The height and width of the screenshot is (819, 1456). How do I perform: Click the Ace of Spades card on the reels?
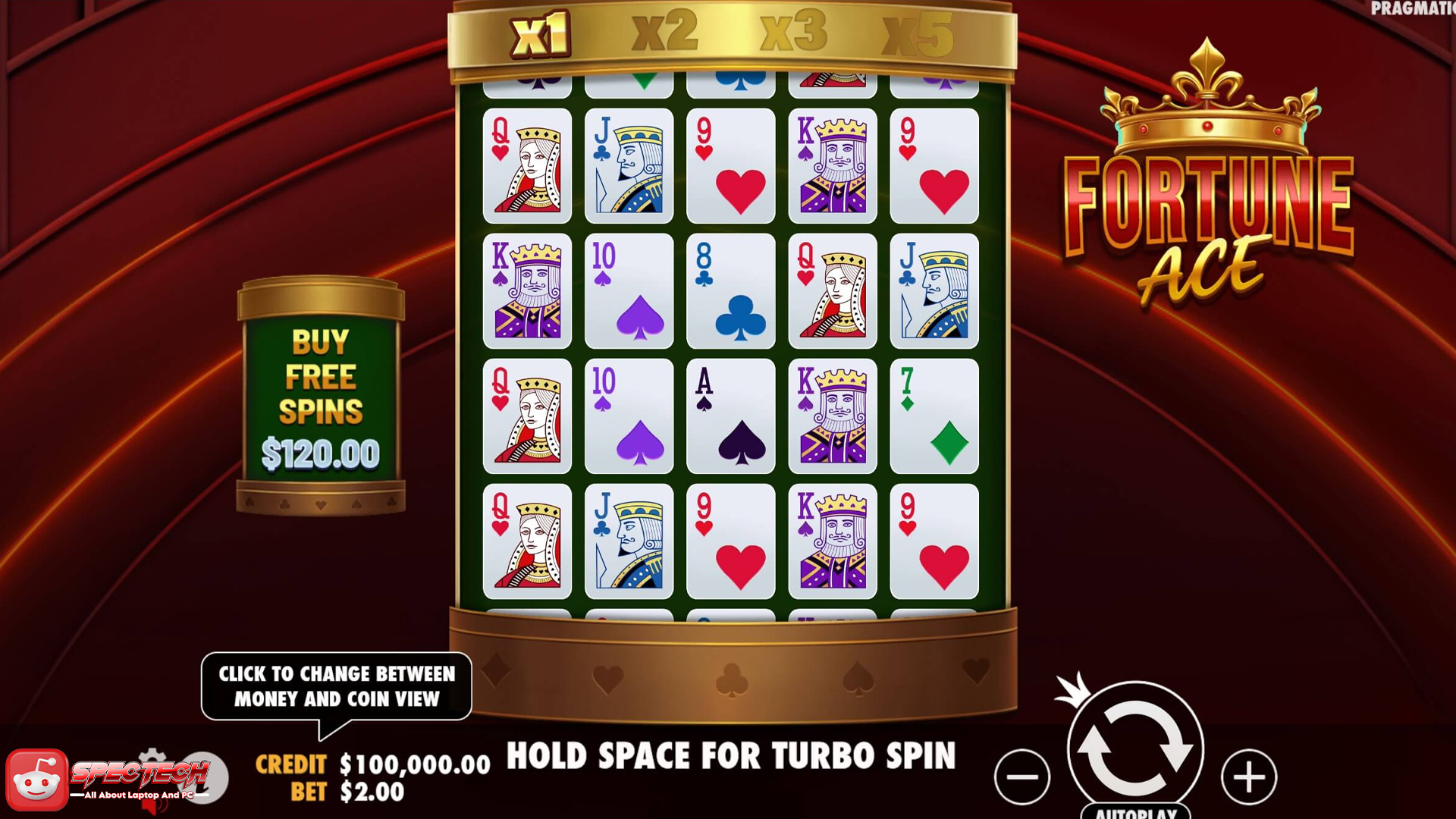[x=730, y=416]
